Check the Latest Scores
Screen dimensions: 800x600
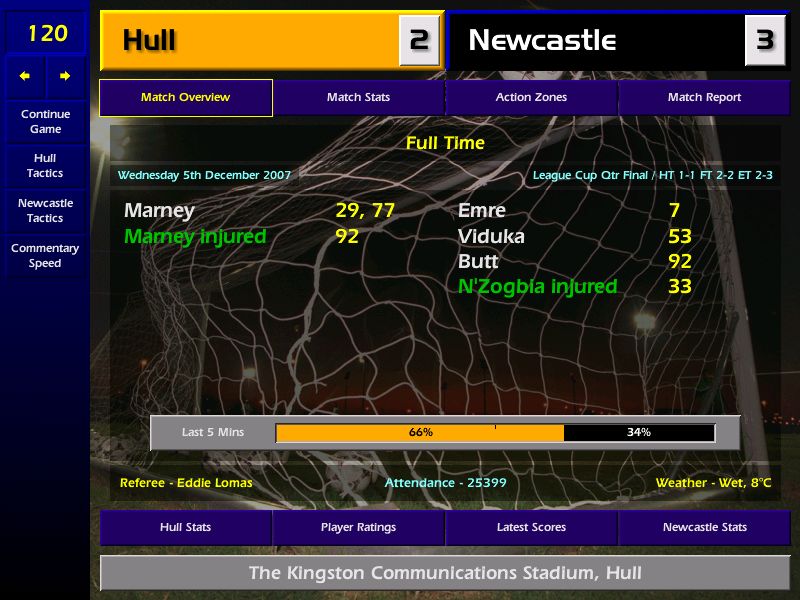[x=531, y=527]
